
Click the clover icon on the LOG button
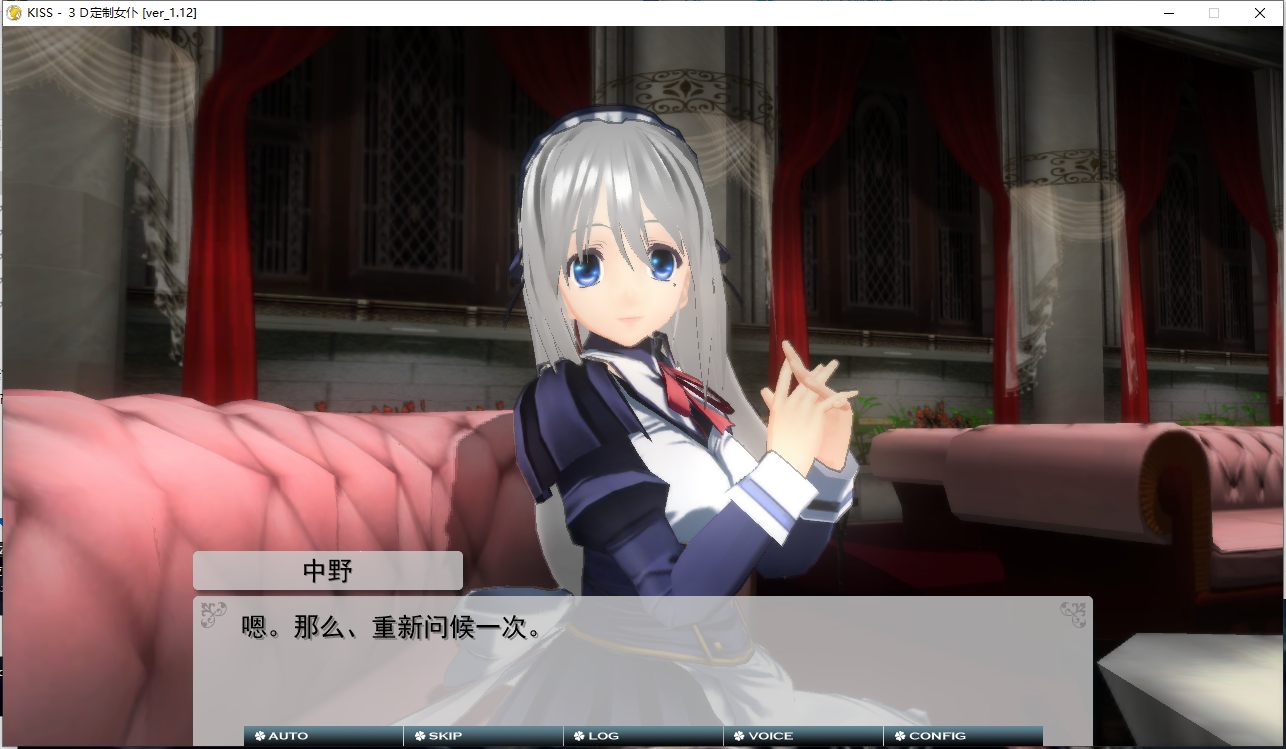(x=579, y=735)
